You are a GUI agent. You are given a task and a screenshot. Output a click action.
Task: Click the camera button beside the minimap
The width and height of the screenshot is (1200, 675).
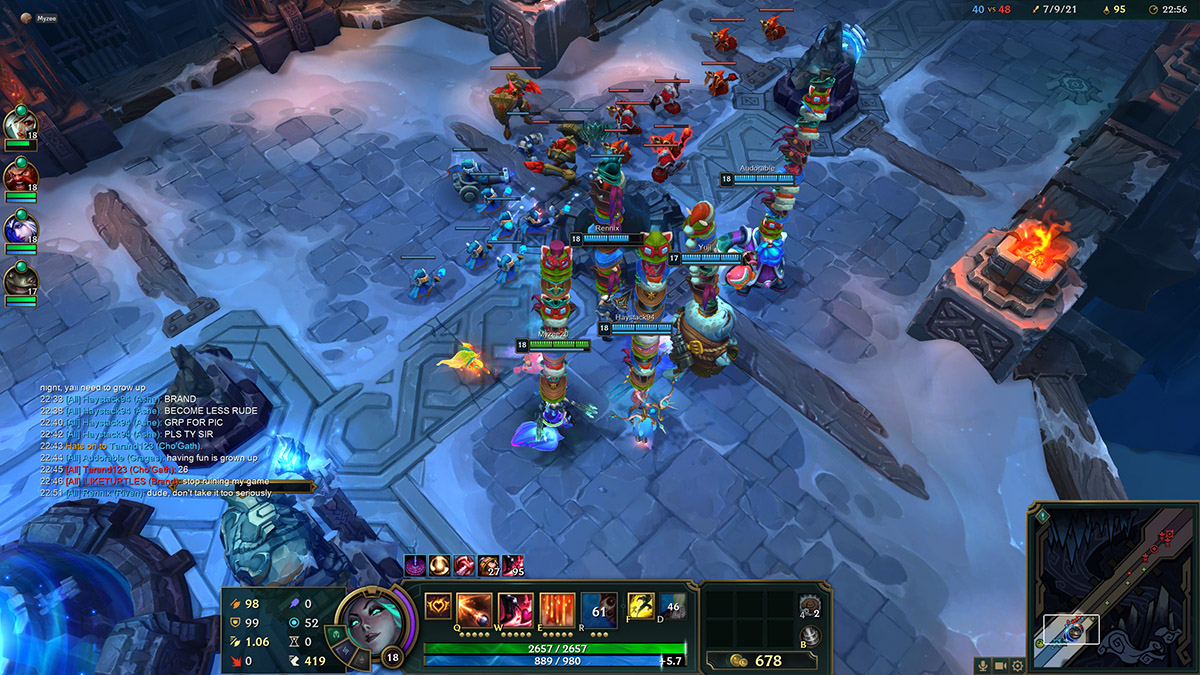[x=1001, y=665]
